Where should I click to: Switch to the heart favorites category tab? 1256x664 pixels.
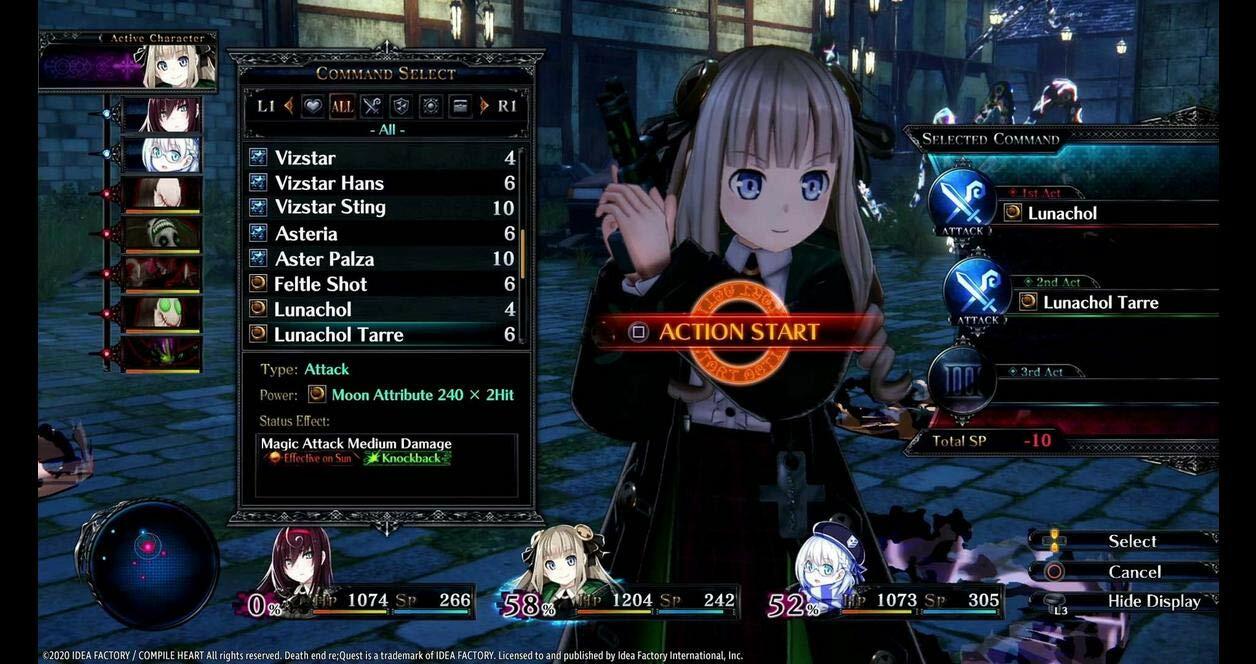(x=313, y=106)
